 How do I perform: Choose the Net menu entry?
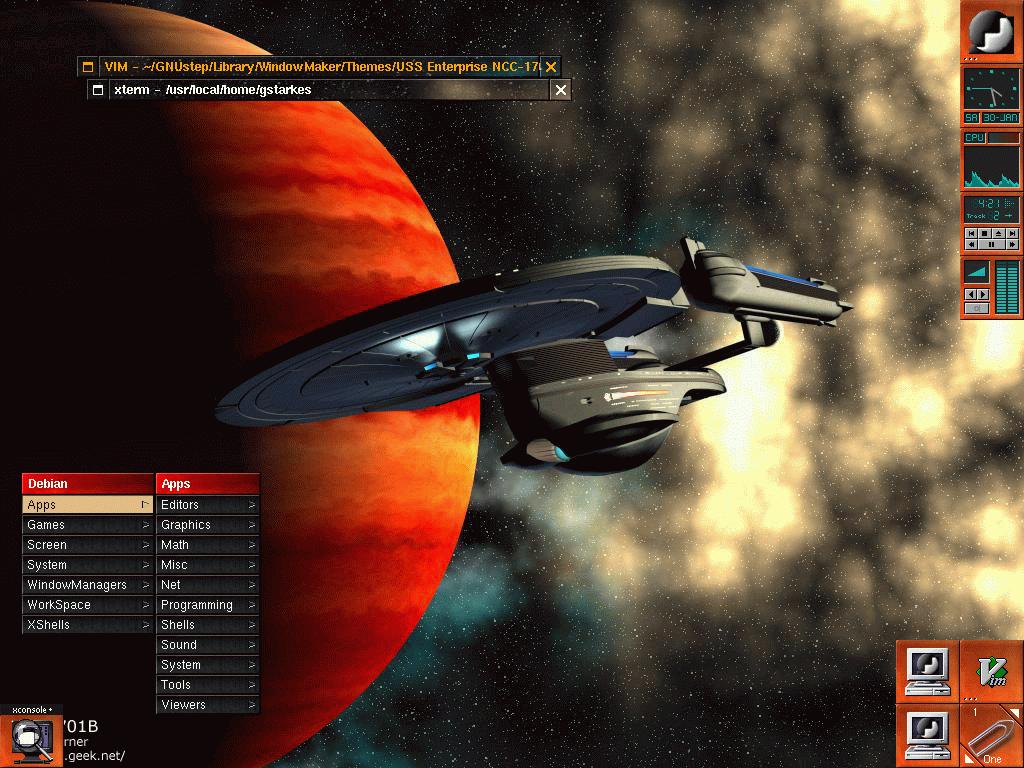(207, 585)
